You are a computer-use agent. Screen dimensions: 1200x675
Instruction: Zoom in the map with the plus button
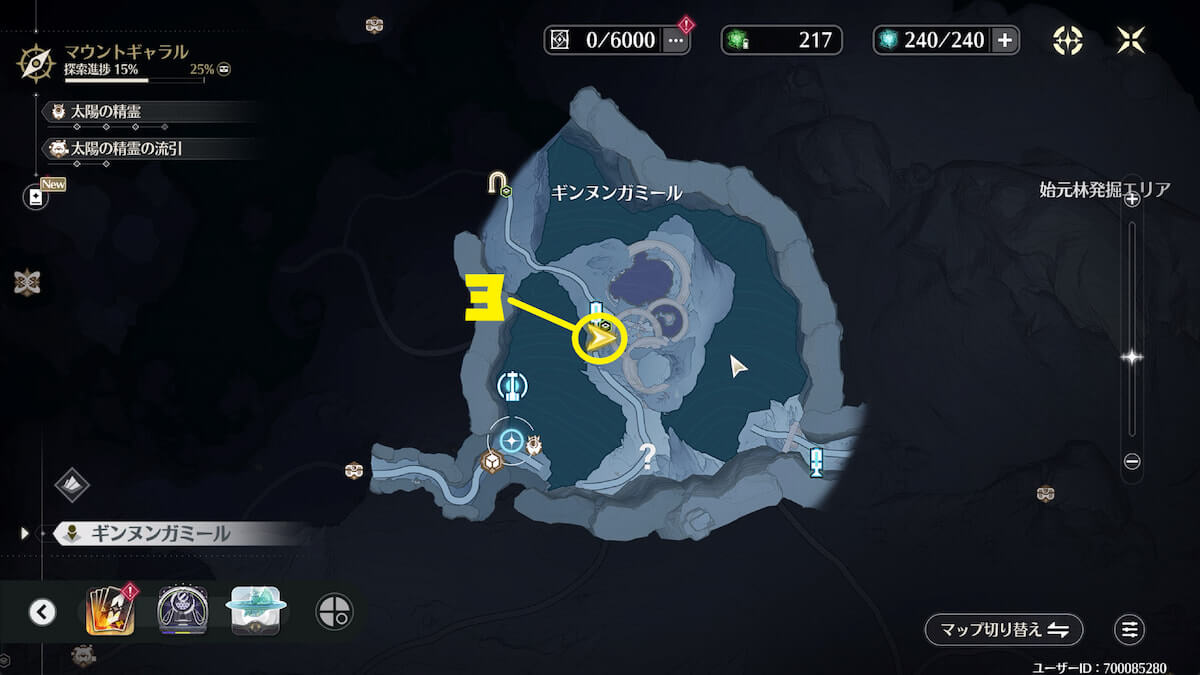pos(1132,199)
